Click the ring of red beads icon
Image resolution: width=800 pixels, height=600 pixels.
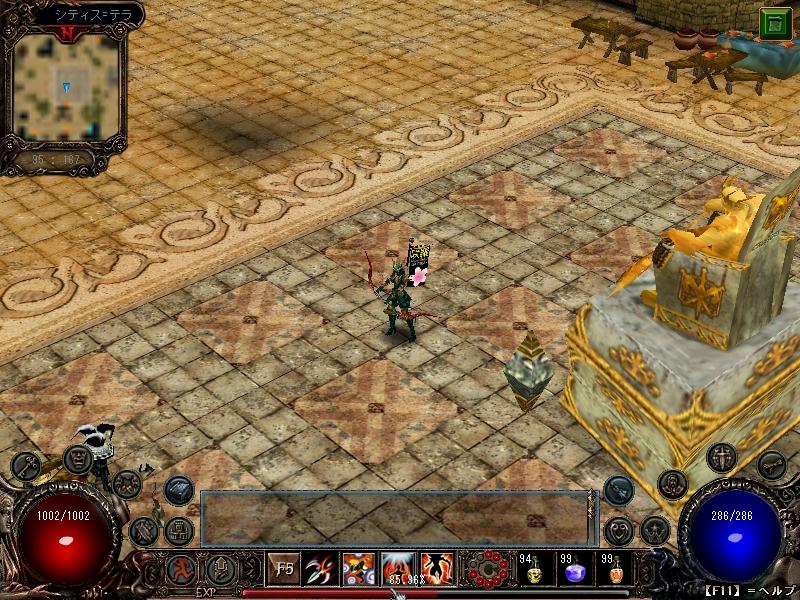click(x=489, y=569)
